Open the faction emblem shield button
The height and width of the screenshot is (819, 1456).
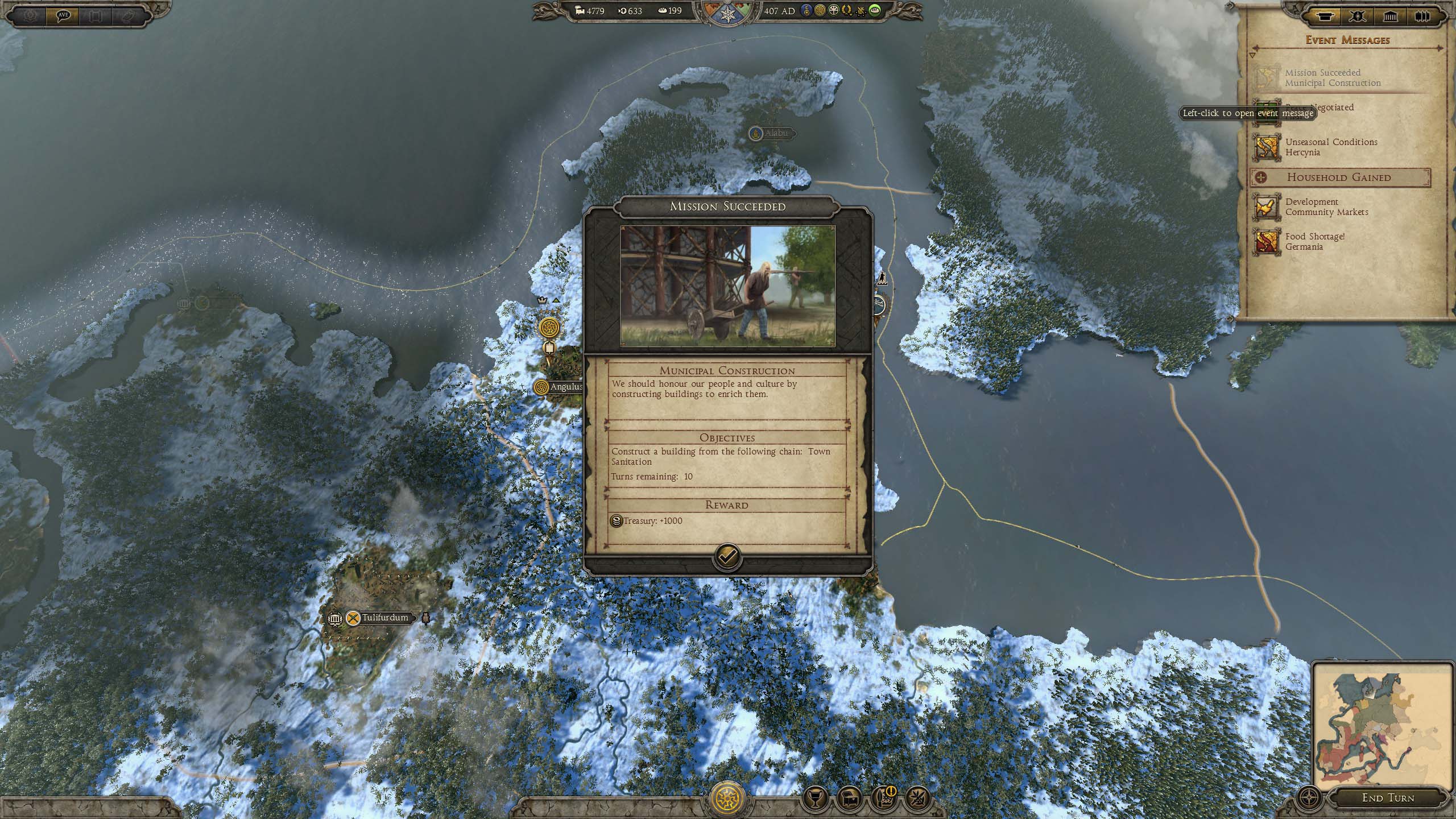coord(727,798)
